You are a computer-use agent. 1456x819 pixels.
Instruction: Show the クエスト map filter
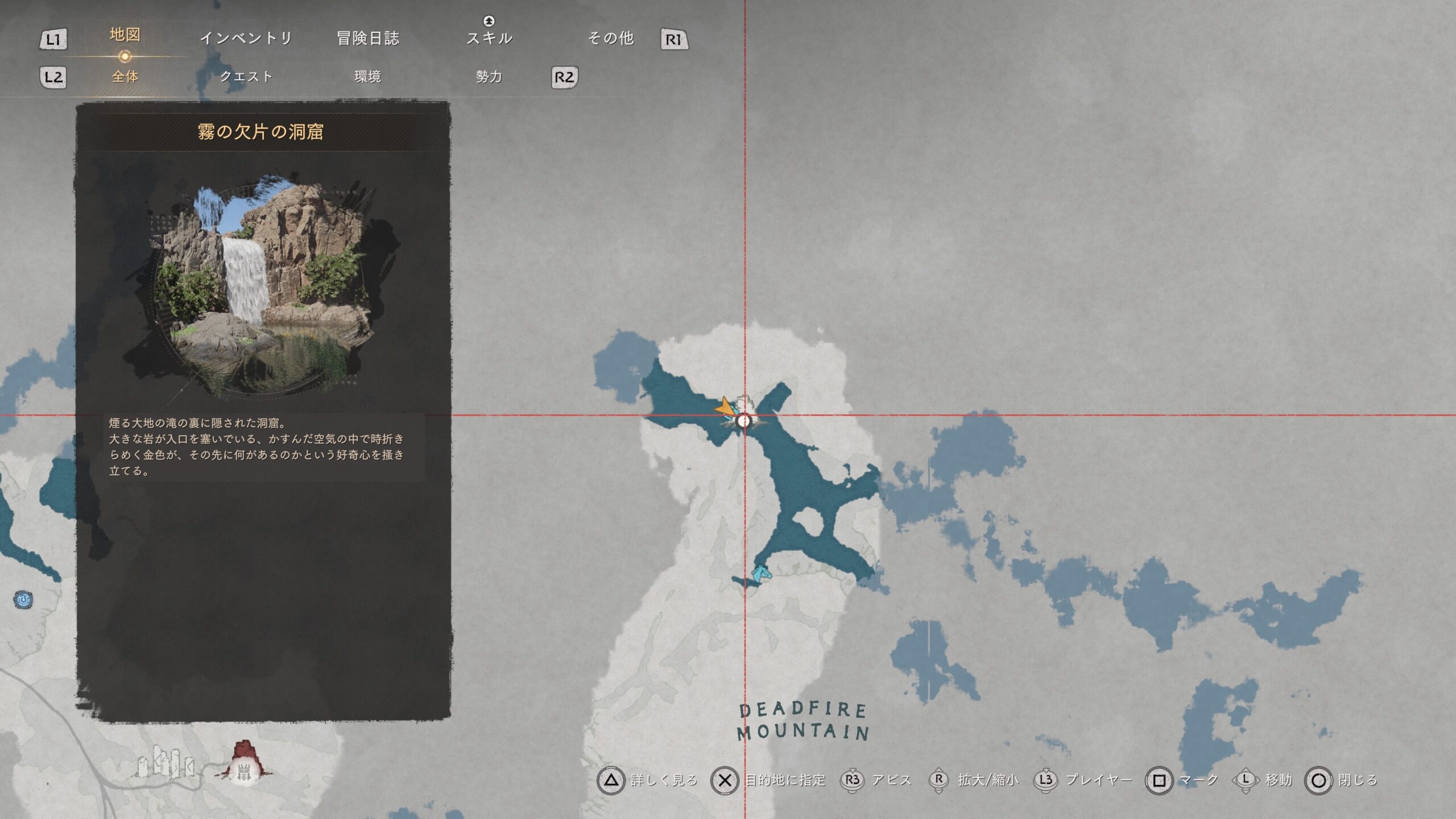pyautogui.click(x=246, y=77)
